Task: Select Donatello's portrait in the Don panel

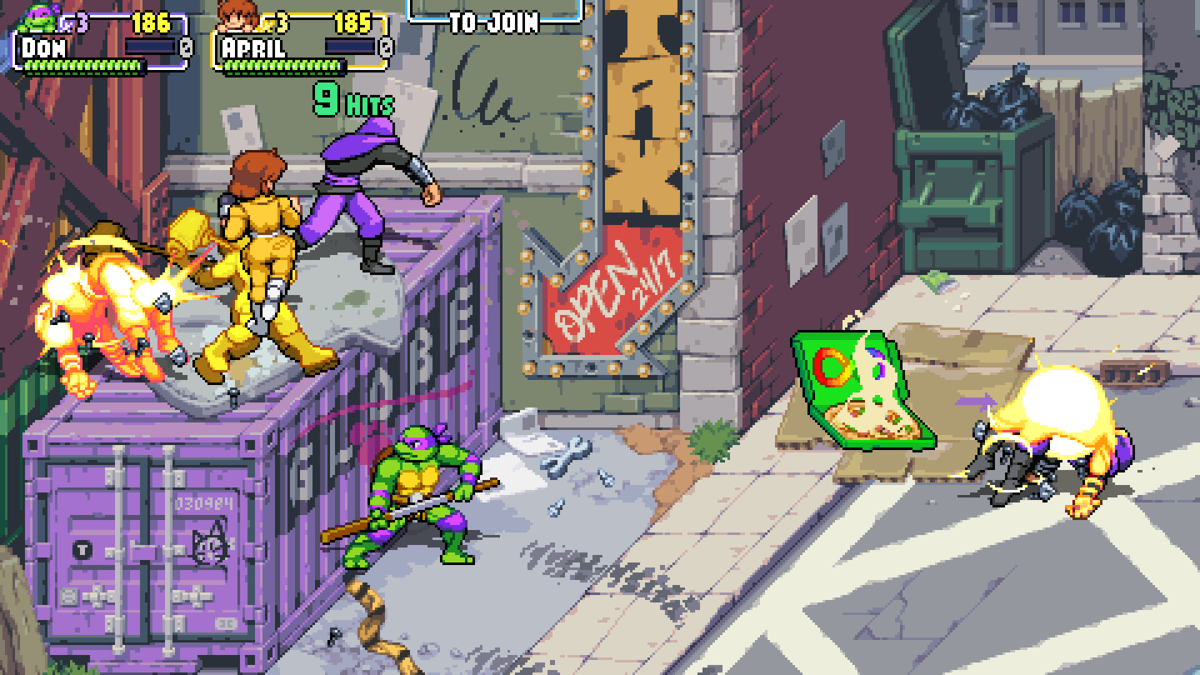Action: pyautogui.click(x=40, y=16)
